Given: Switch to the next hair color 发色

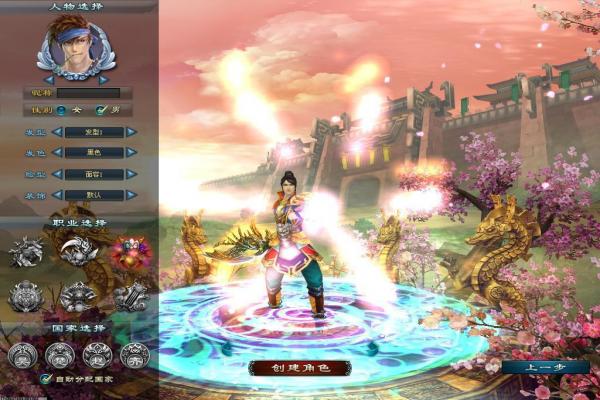Looking at the screenshot, I should 130,152.
